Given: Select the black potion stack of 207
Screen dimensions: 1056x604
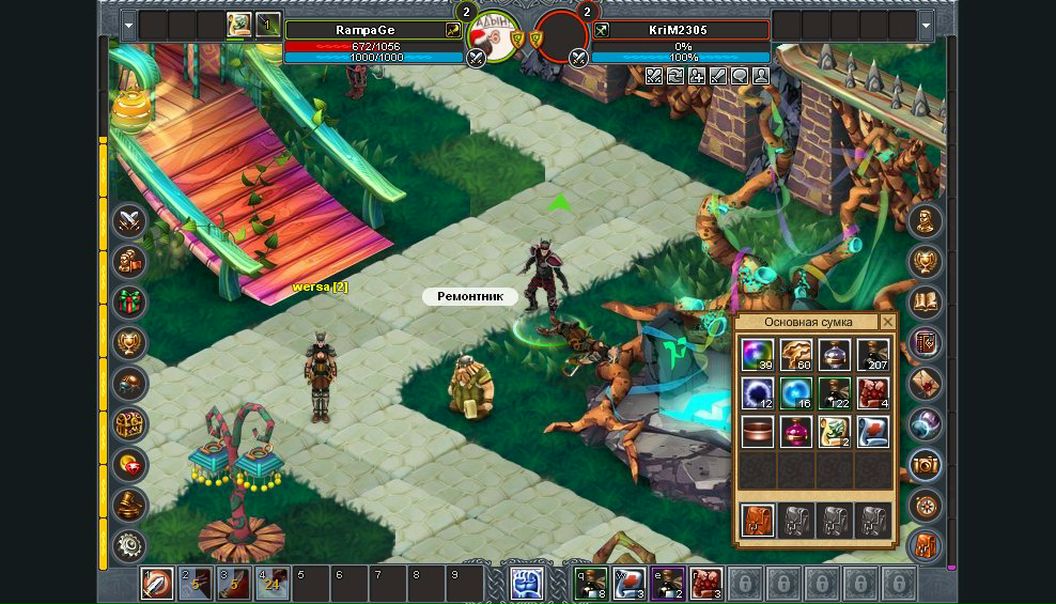Looking at the screenshot, I should tap(873, 355).
